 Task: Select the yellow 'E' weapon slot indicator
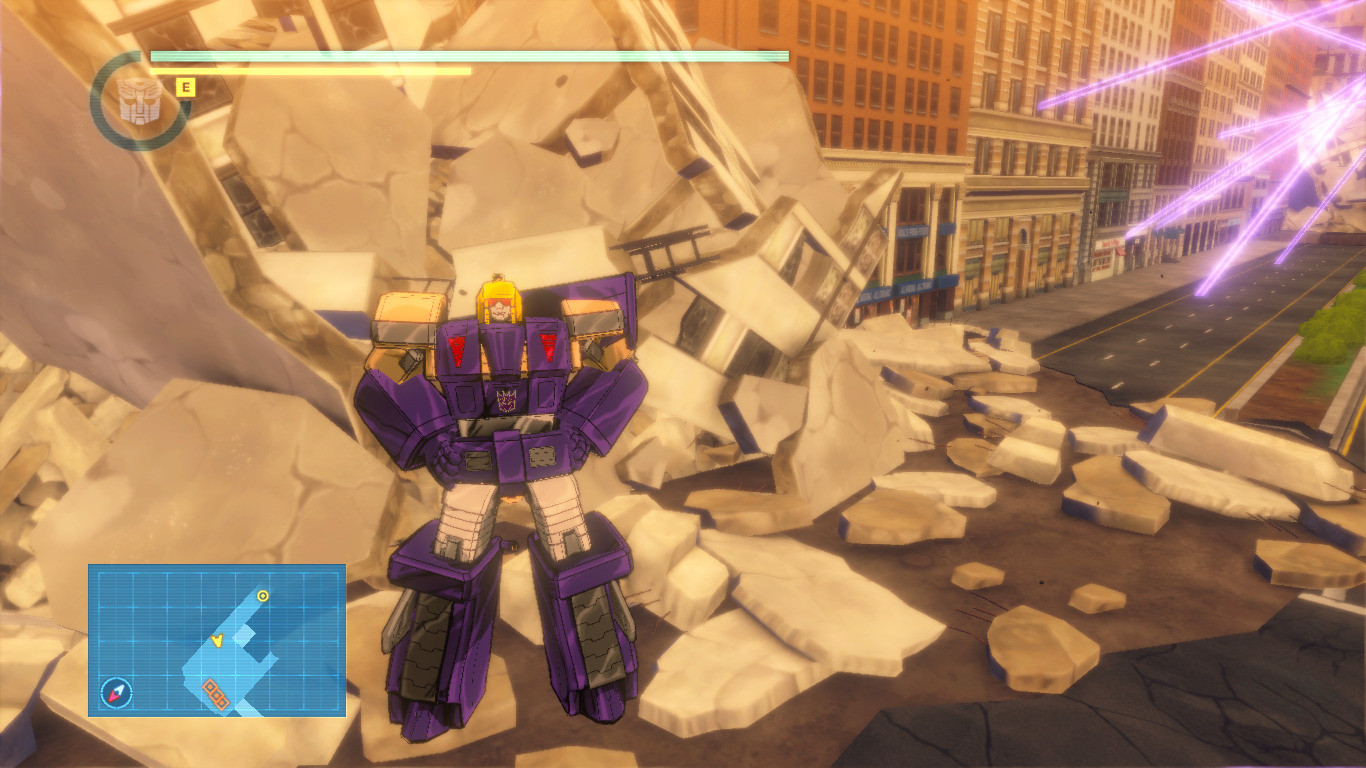(184, 88)
